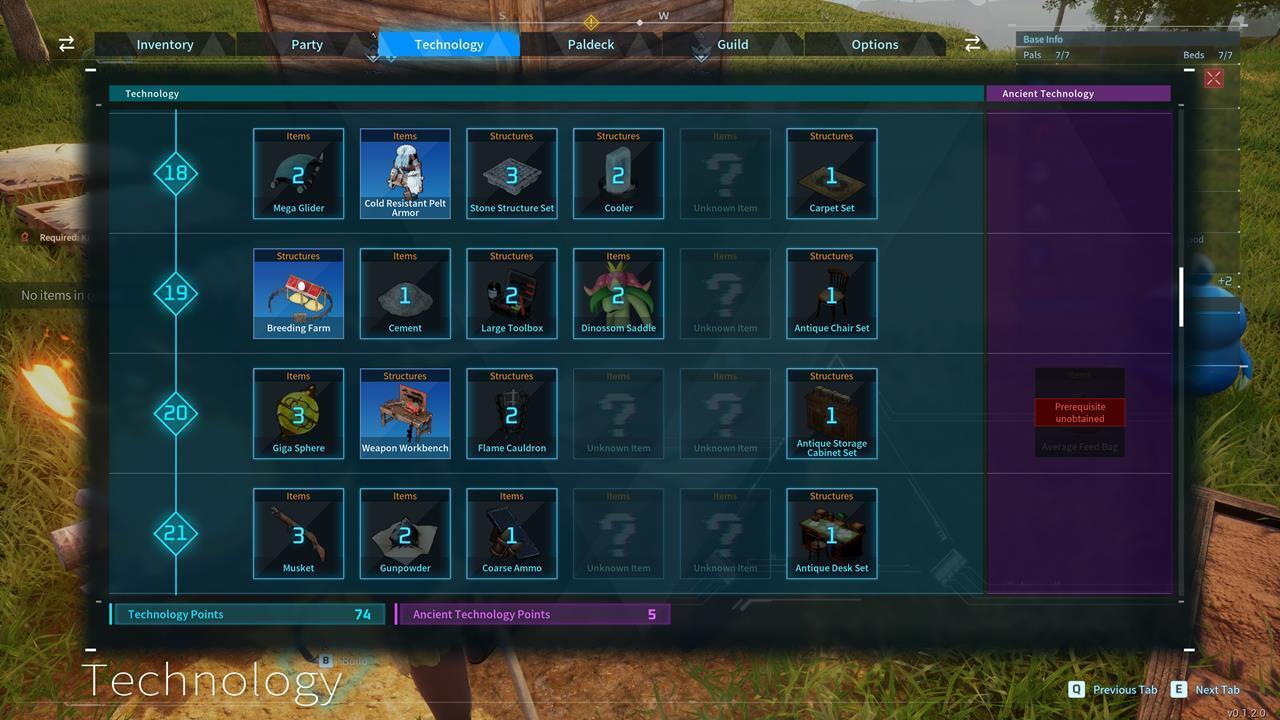The height and width of the screenshot is (720, 1280).
Task: Select the Coarse Ammo technology
Action: (x=511, y=533)
